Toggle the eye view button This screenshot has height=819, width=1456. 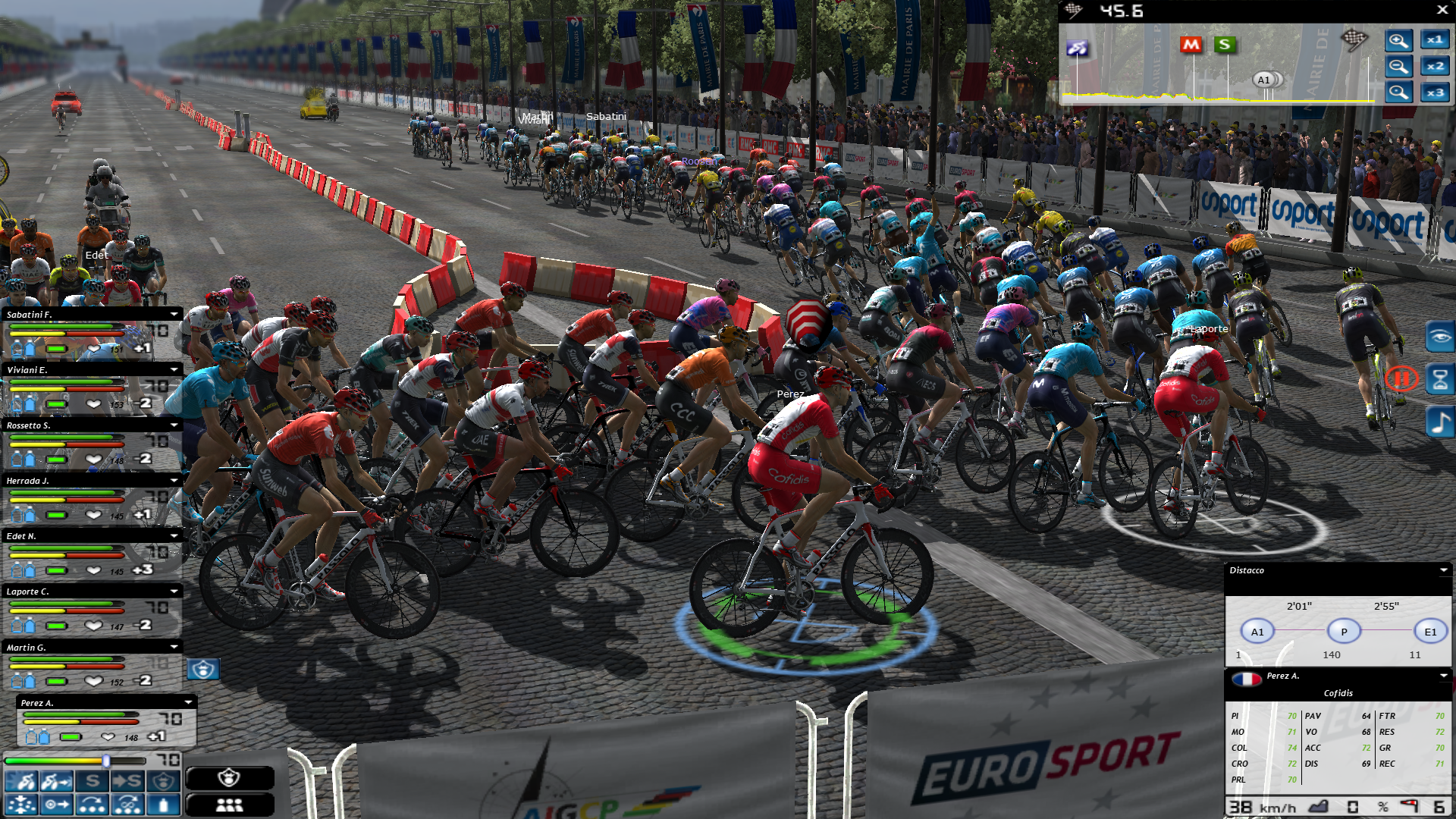point(1439,337)
